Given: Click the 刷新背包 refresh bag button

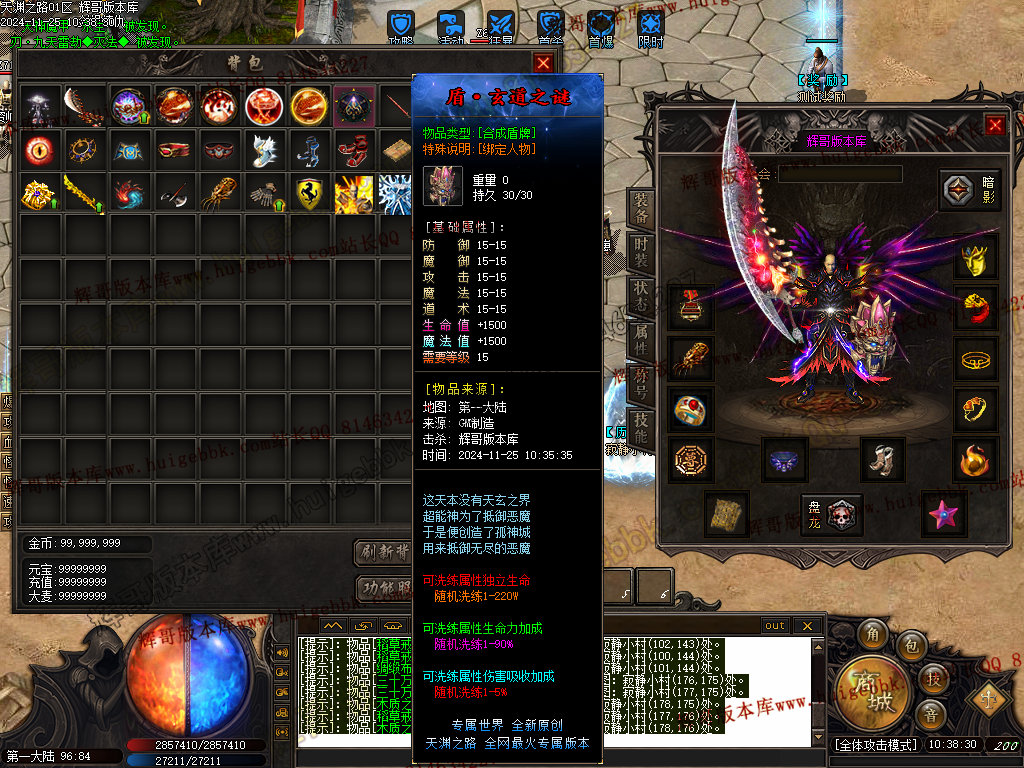Looking at the screenshot, I should [385, 552].
